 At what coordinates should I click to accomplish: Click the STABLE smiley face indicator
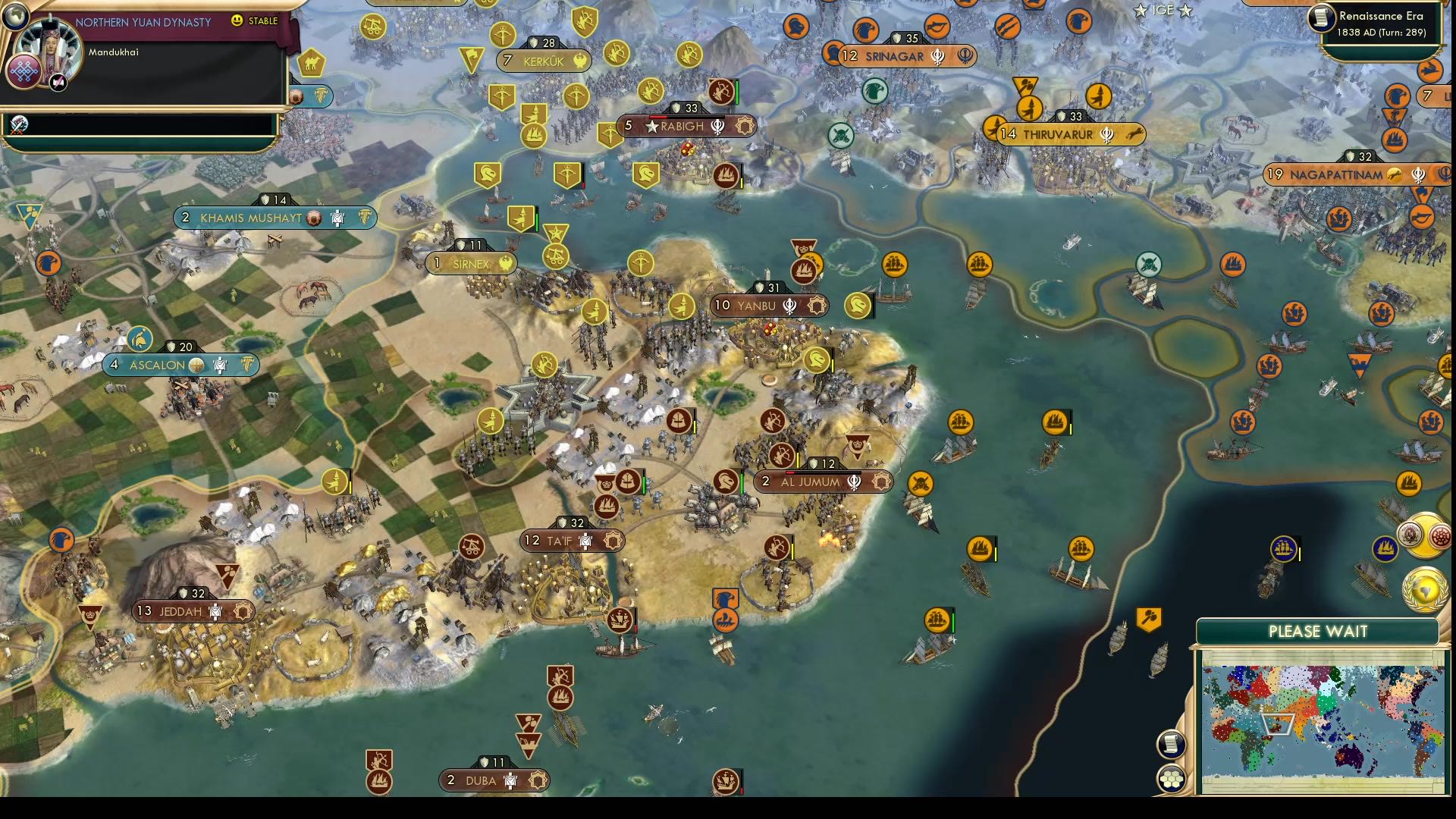(x=237, y=21)
